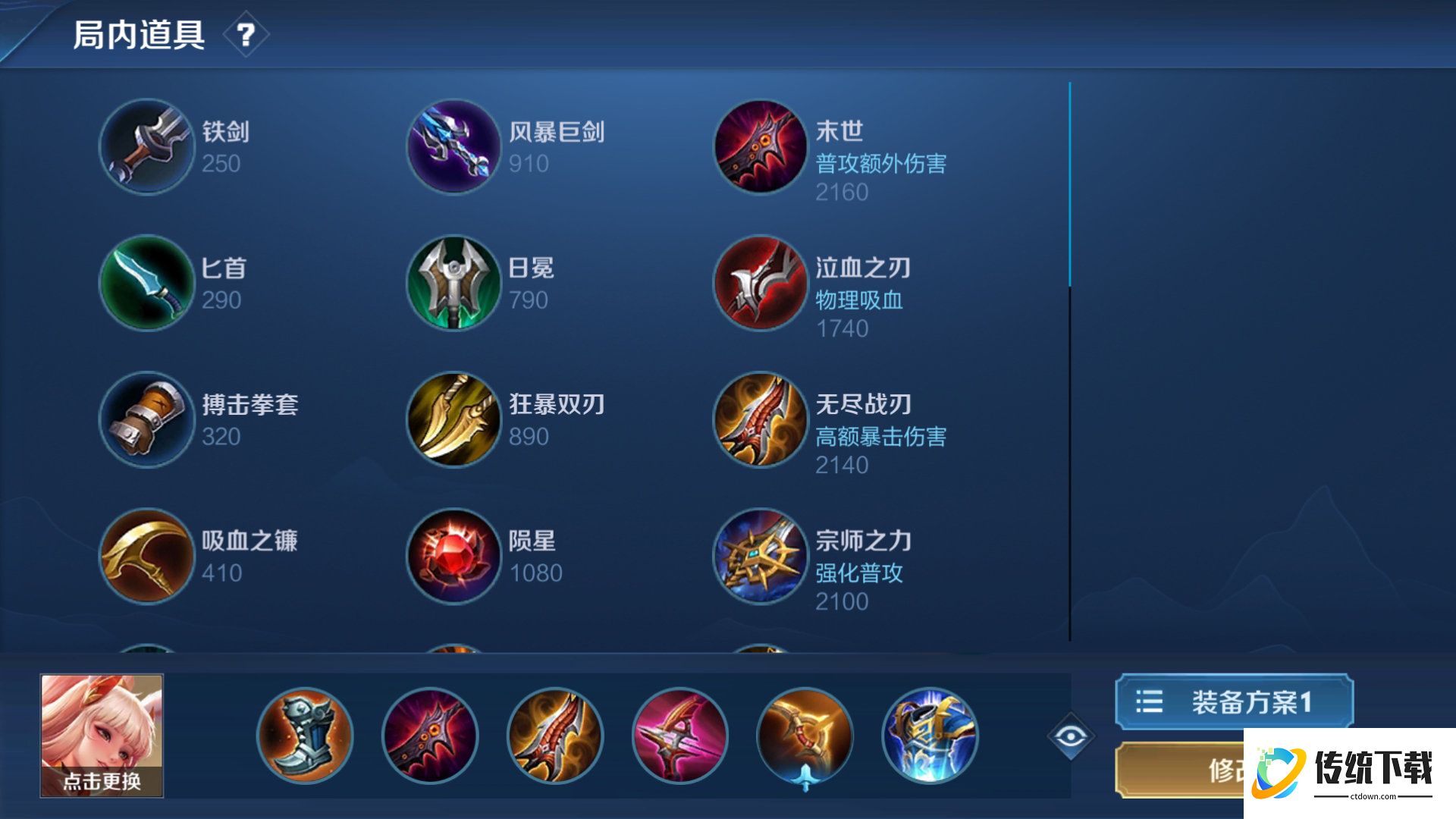Screen dimensions: 1456x819
Task: Select the 风暴巨剑 item
Action: [x=453, y=146]
